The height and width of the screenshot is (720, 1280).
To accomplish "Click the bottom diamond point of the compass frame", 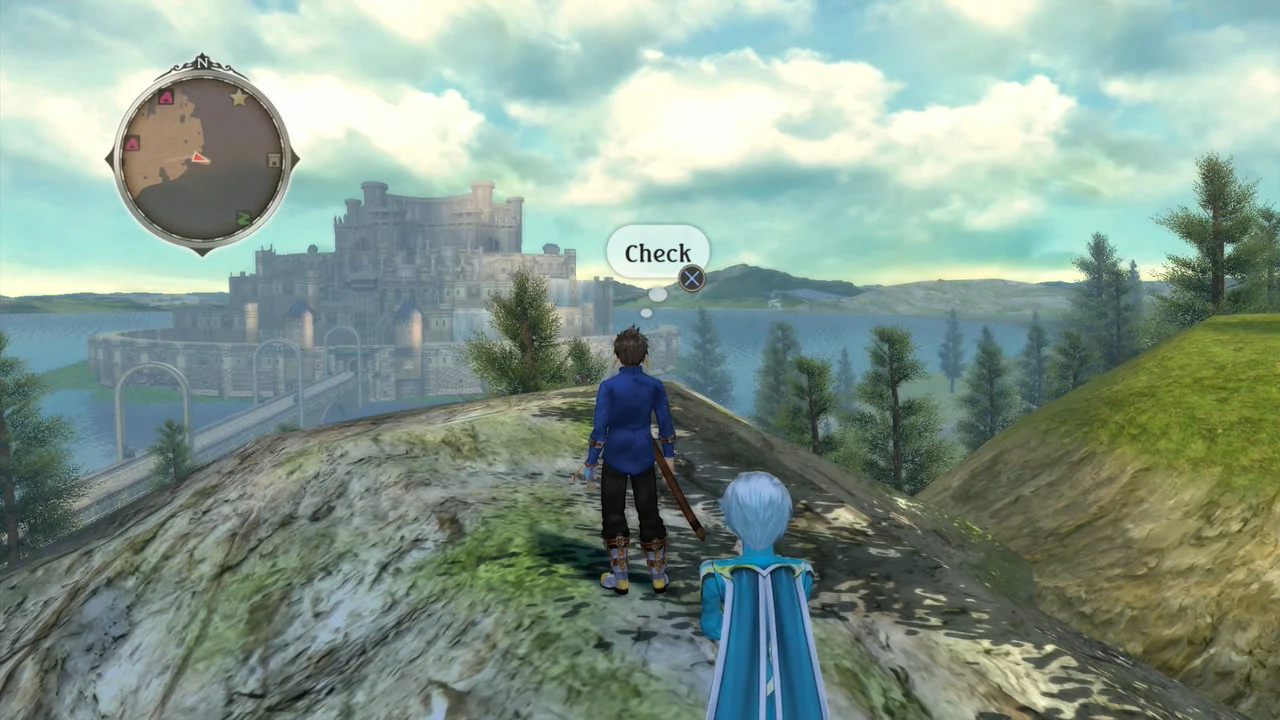I will pyautogui.click(x=204, y=252).
